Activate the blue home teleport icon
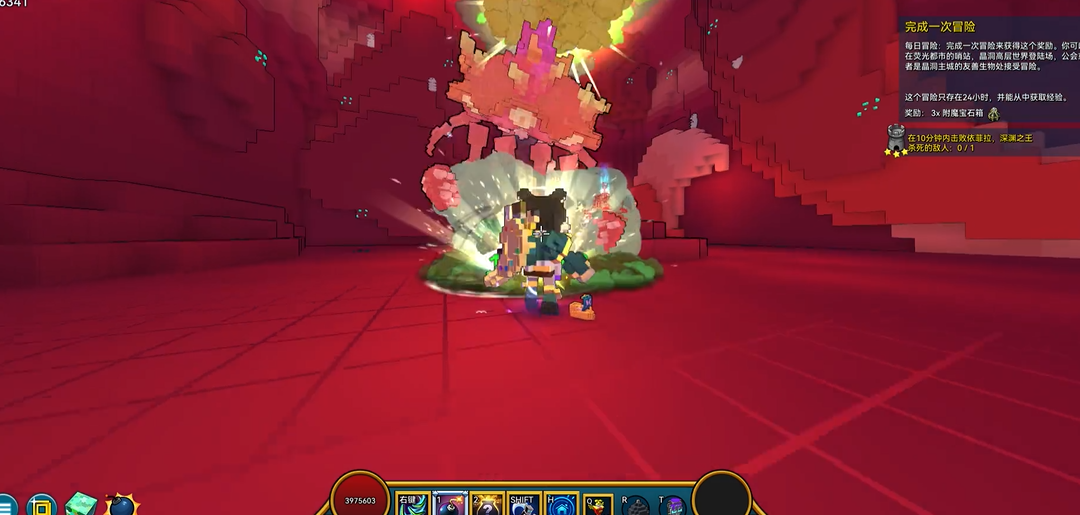This screenshot has height=515, width=1080. (561, 505)
